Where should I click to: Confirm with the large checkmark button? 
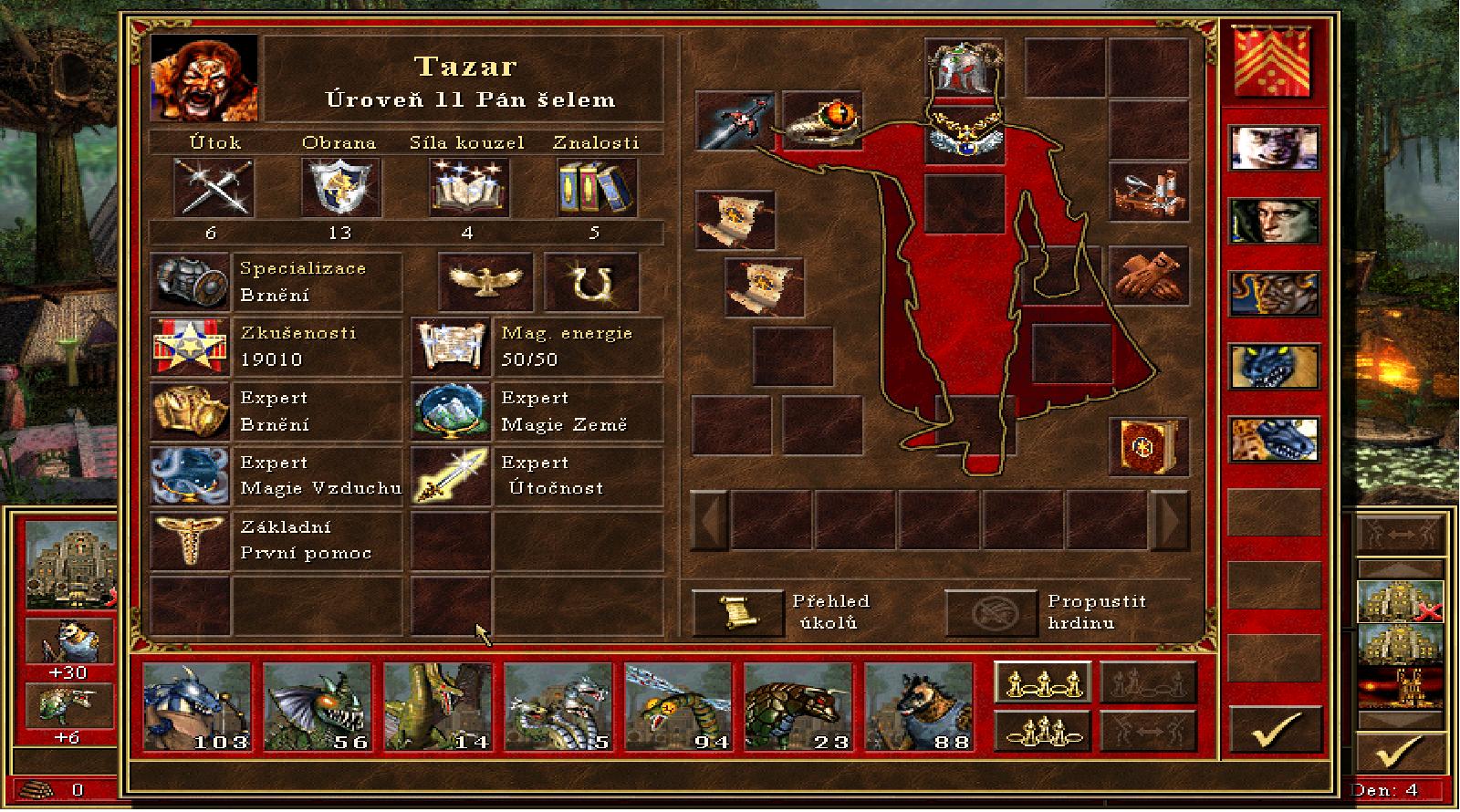pos(1274,732)
